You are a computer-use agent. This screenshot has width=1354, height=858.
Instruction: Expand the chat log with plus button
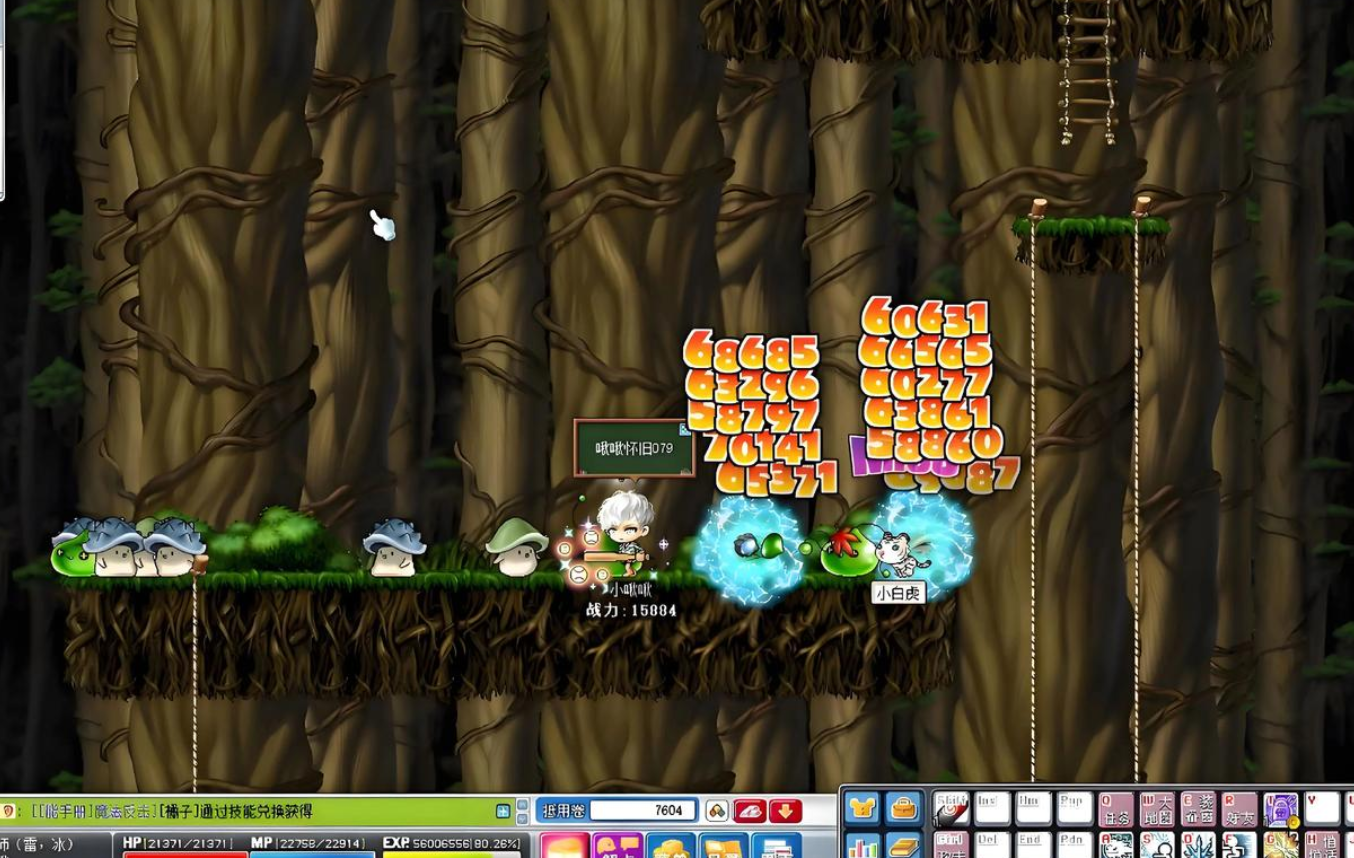(x=504, y=811)
